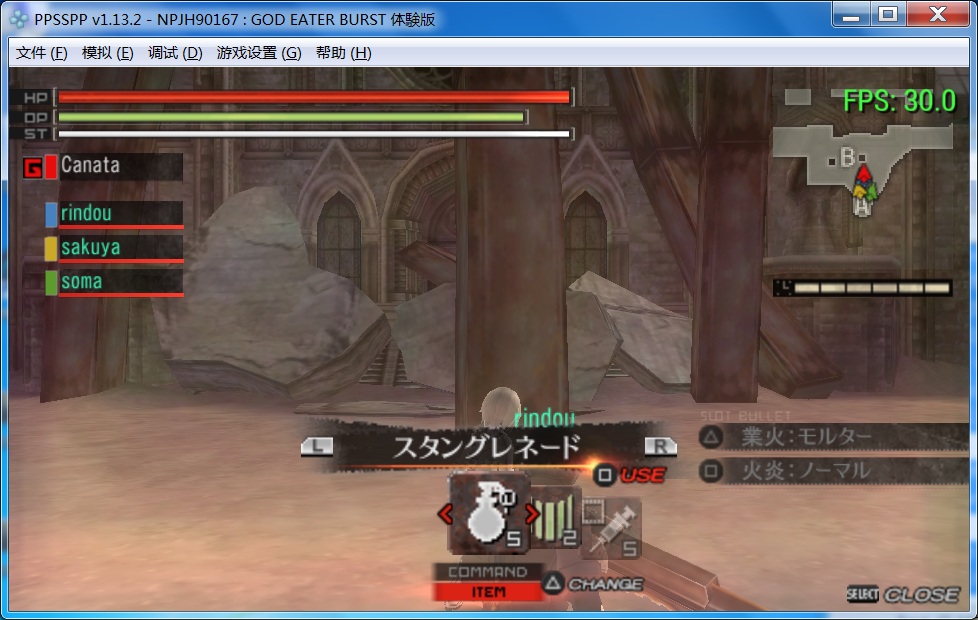This screenshot has height=620, width=978.
Task: Select the 火炎:ノーマル bullet slot
Action: pyautogui.click(x=820, y=470)
